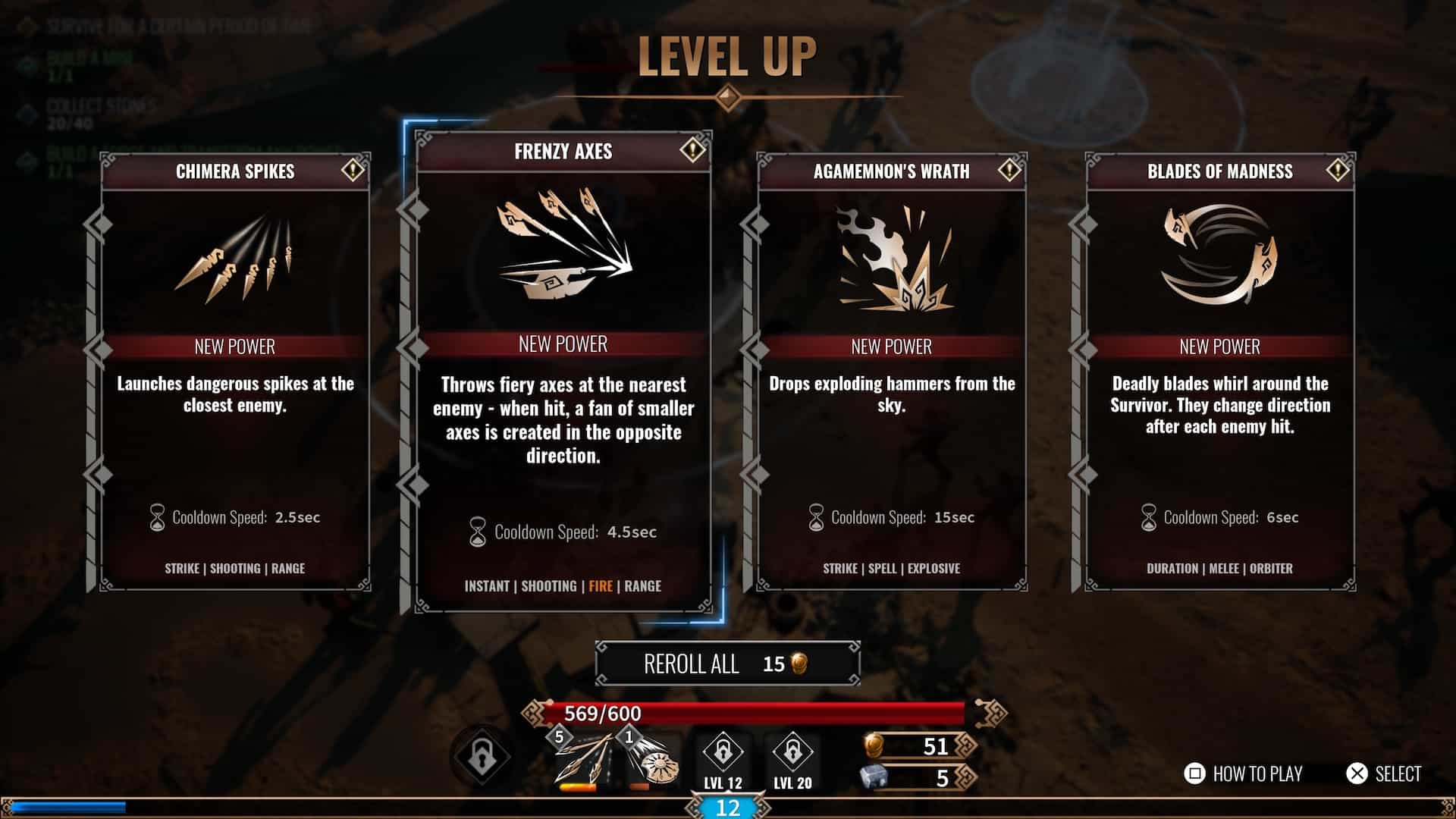
Task: Click the locked LVL 12 power slot
Action: point(723,758)
